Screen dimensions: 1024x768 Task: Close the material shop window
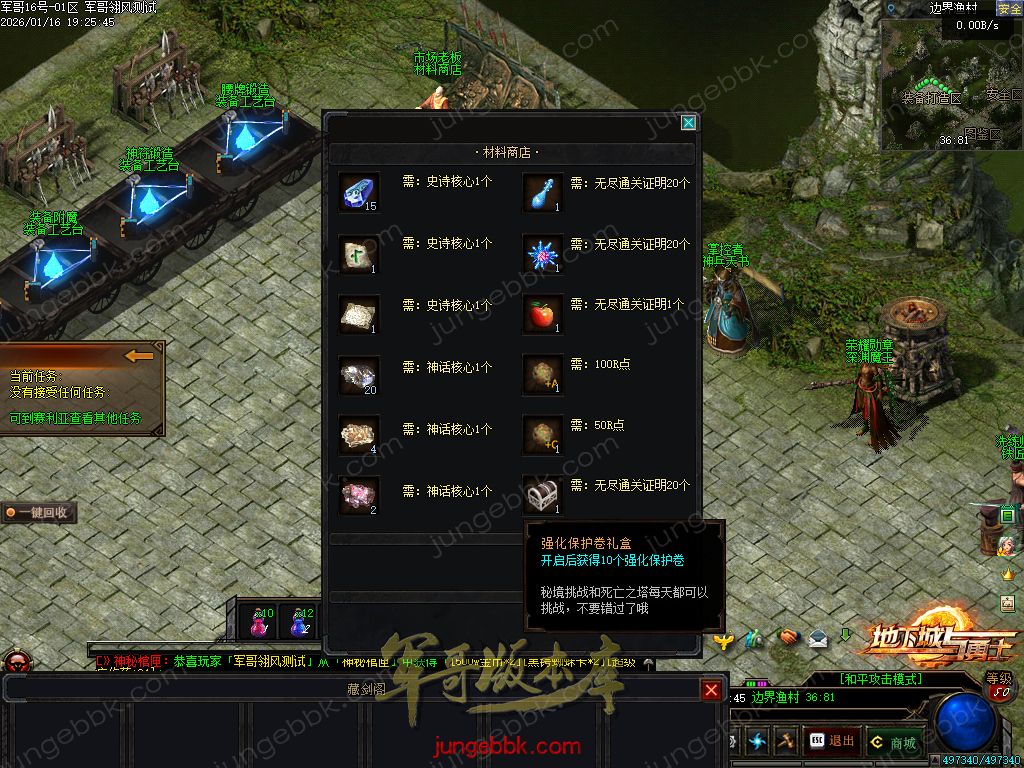coord(688,123)
